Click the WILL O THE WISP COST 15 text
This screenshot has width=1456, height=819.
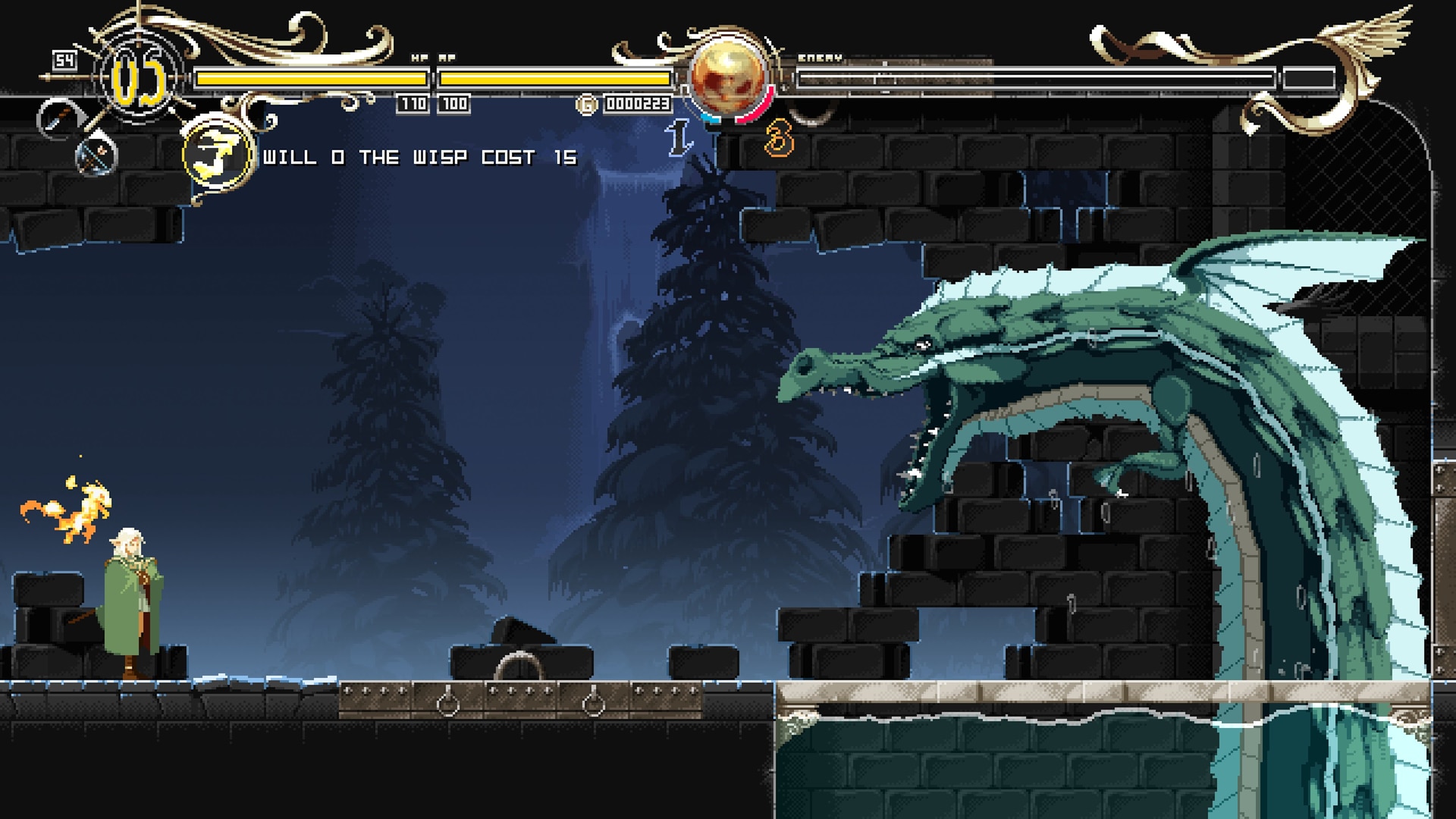[421, 158]
